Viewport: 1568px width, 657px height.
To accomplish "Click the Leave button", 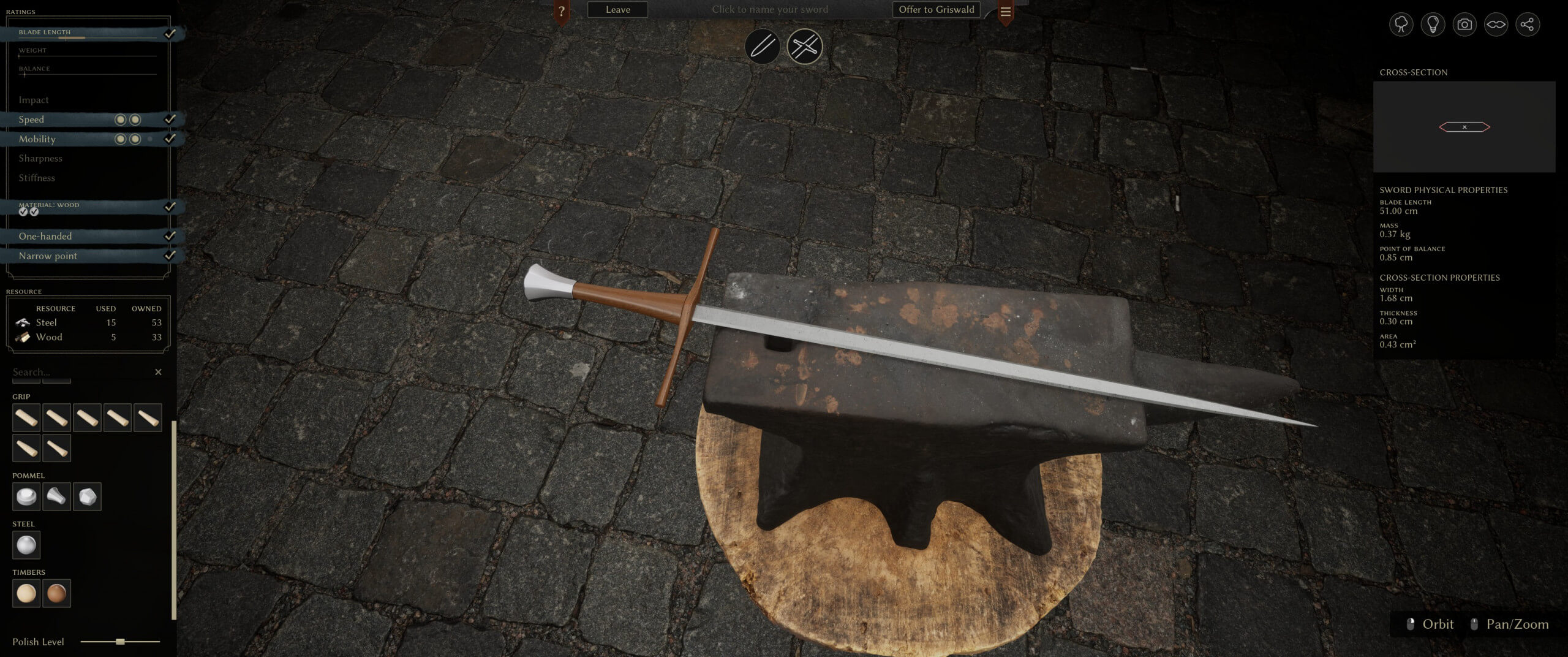I will pyautogui.click(x=617, y=9).
